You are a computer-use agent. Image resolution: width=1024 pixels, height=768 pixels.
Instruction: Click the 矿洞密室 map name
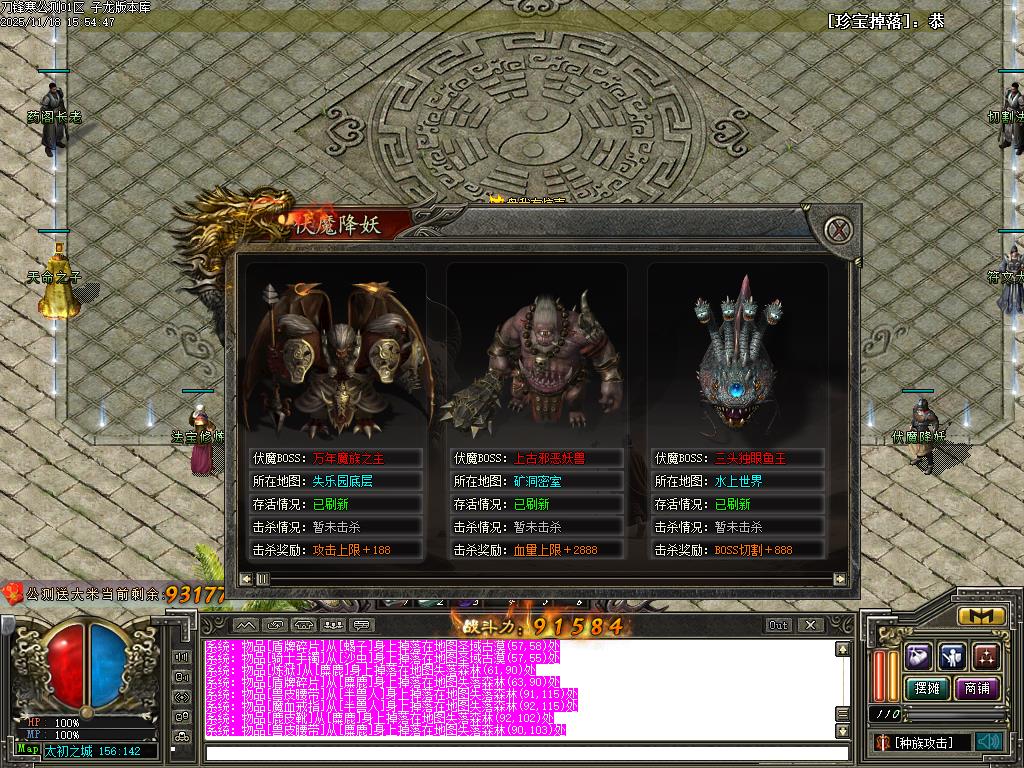537,481
